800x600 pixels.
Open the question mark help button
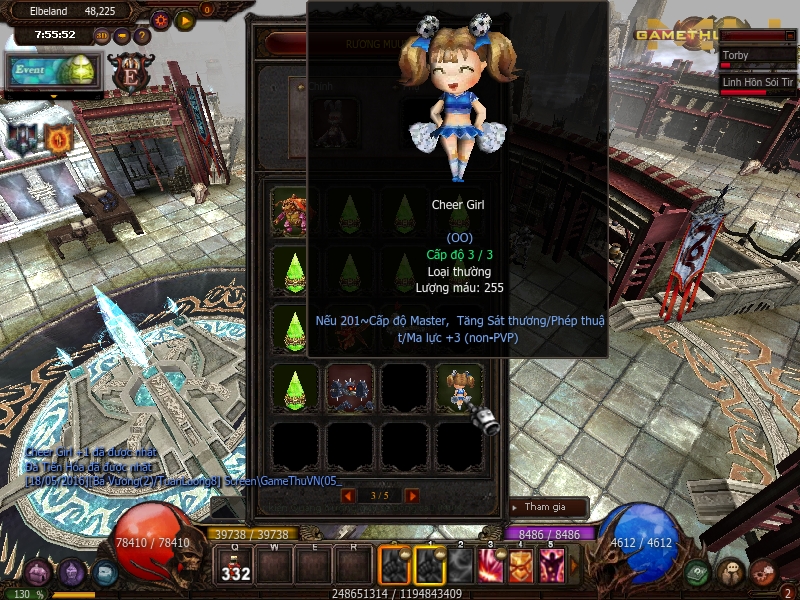142,36
